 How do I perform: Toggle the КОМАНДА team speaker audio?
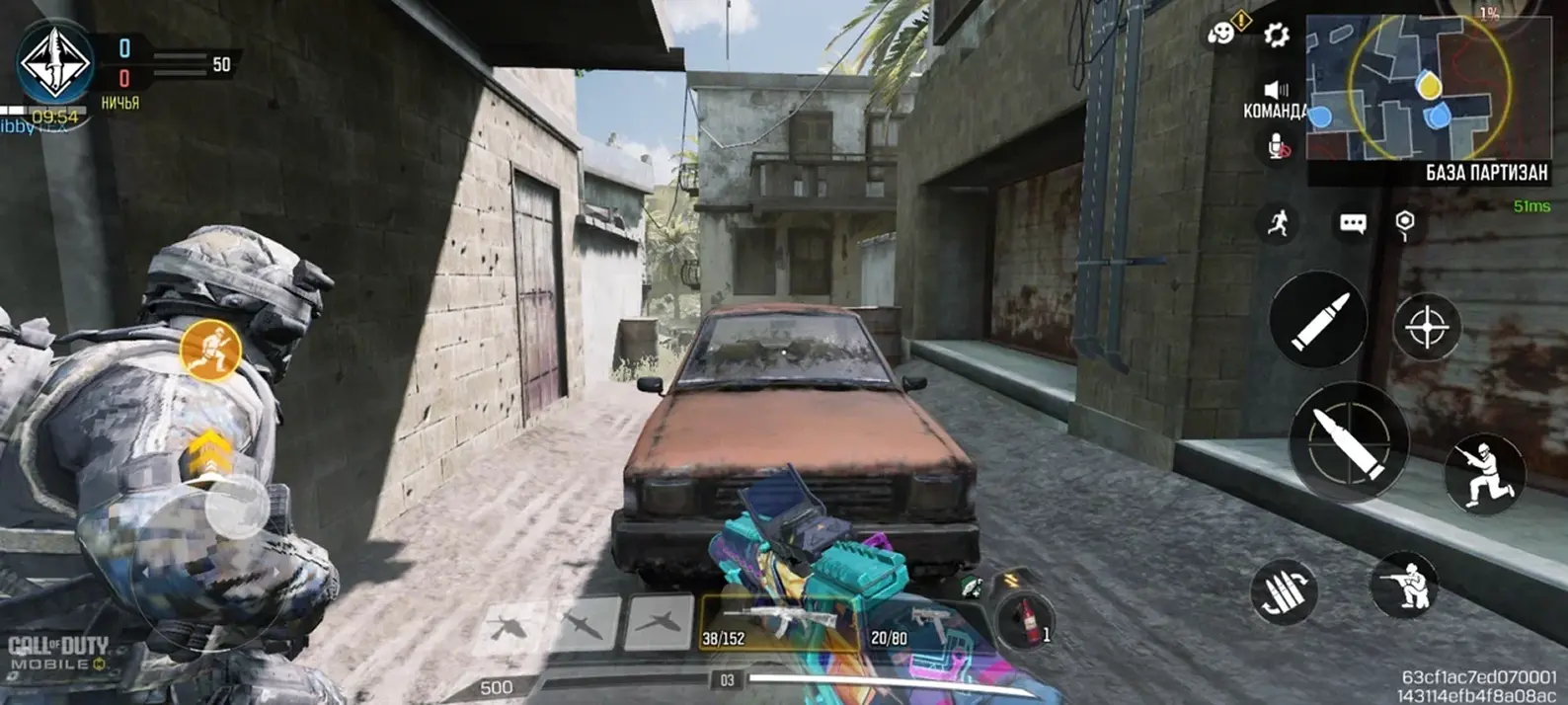pyautogui.click(x=1277, y=90)
